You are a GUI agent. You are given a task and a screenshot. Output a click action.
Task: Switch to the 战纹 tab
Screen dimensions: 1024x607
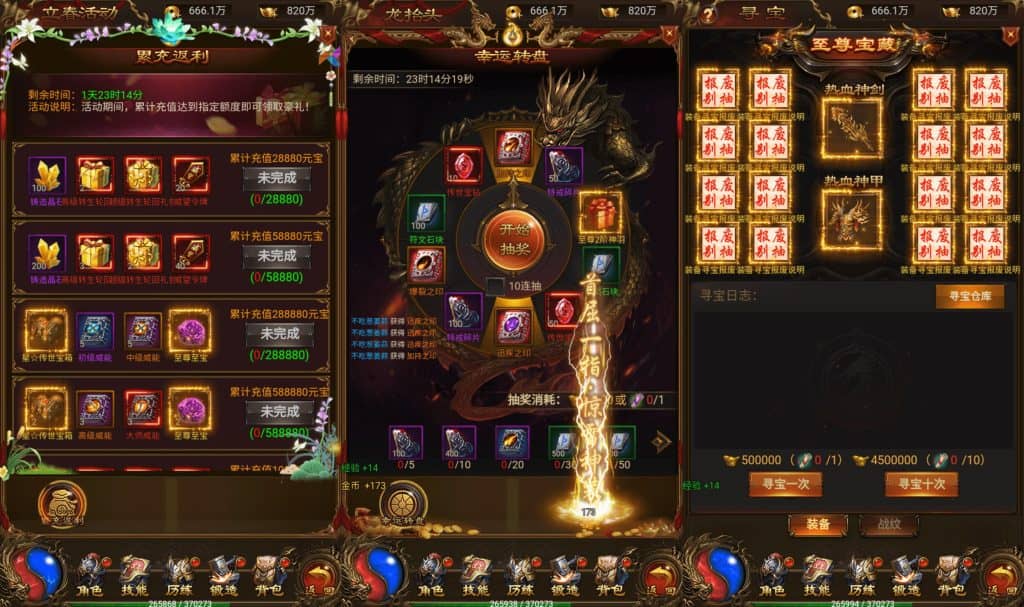coord(888,524)
